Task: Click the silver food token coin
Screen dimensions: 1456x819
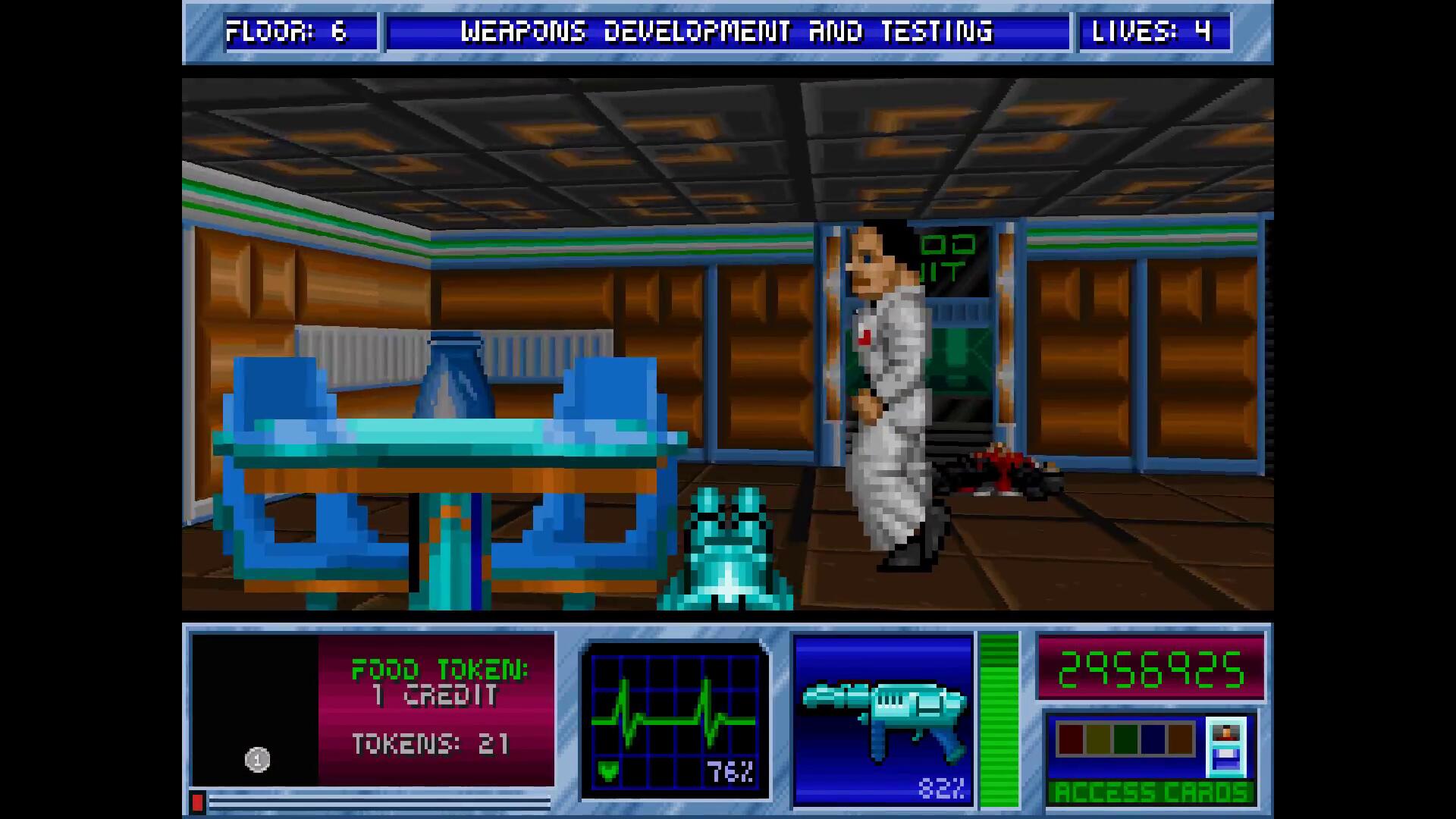Action: (257, 759)
